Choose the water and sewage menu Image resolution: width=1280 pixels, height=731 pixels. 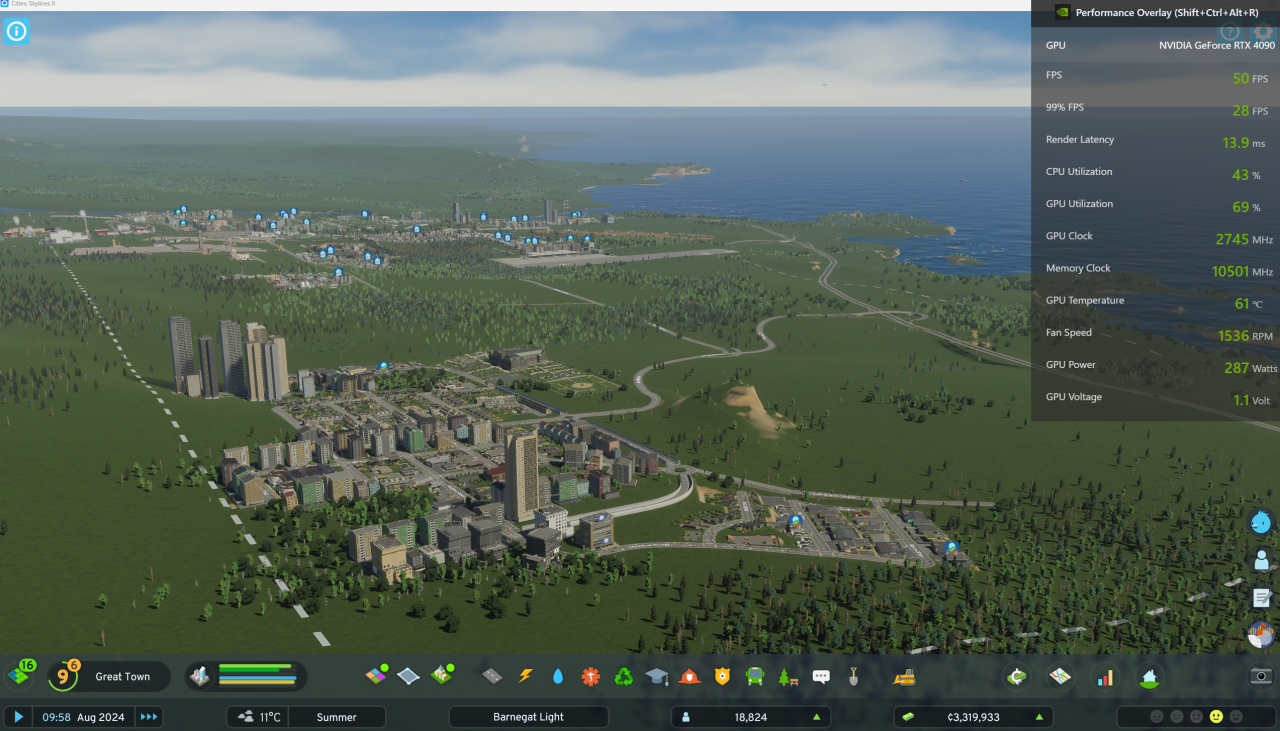pos(558,677)
